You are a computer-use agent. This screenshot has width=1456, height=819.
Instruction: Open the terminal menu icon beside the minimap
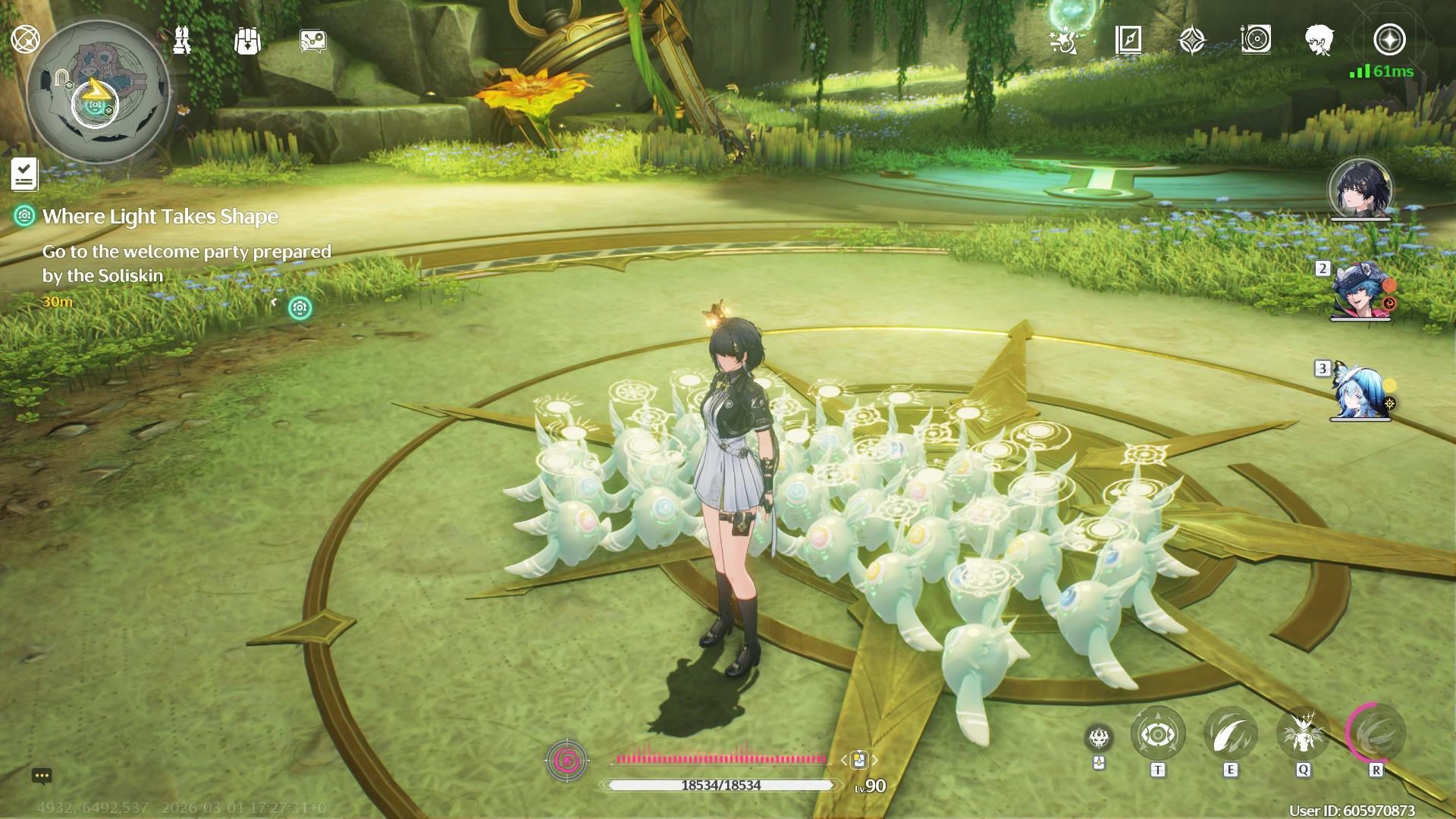pos(24,39)
